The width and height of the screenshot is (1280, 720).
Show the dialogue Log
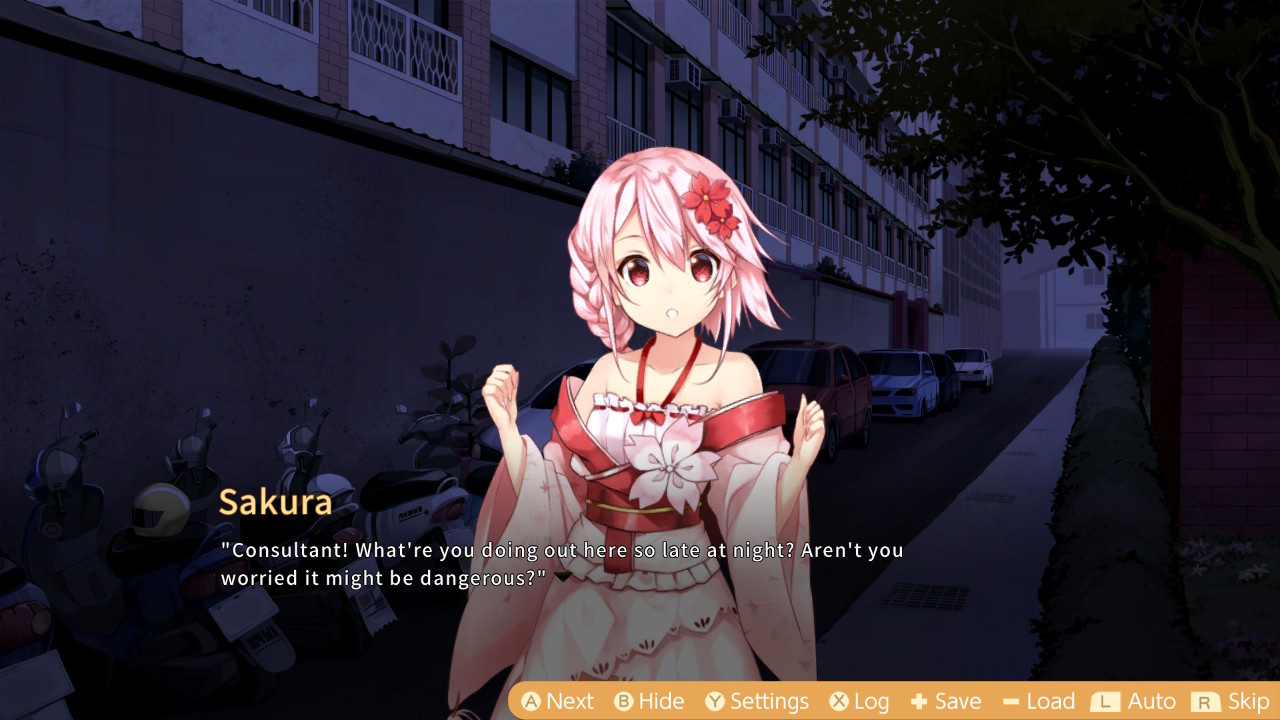(x=859, y=701)
